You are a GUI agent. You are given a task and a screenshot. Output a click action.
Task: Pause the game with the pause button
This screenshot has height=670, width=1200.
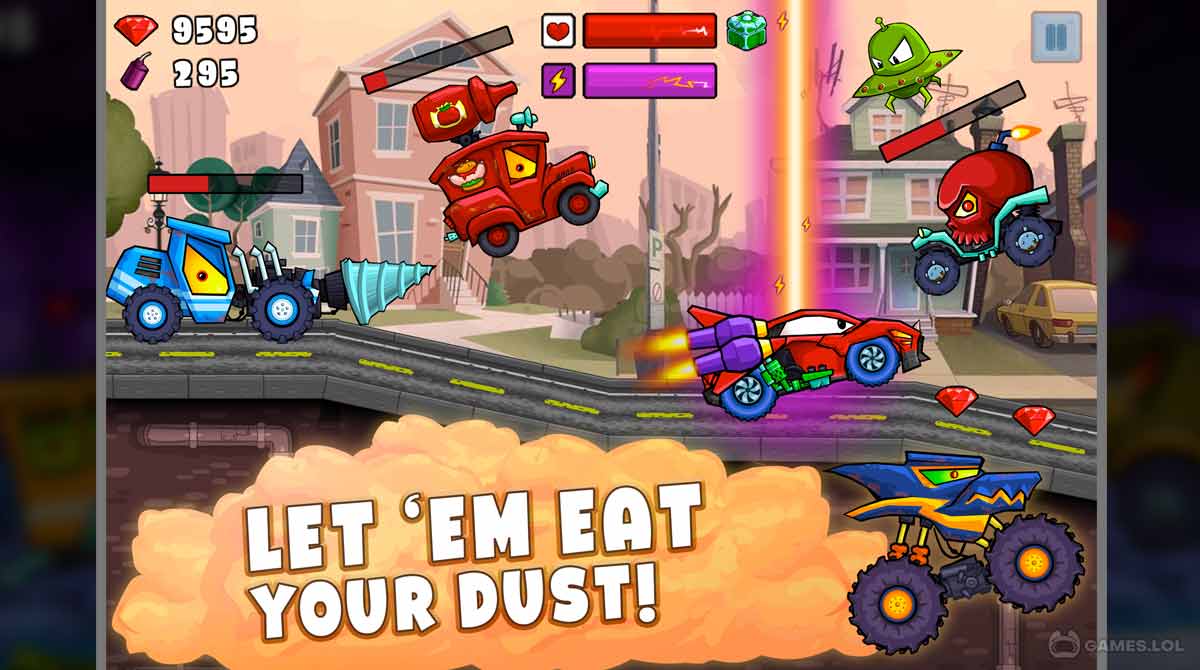[1055, 37]
